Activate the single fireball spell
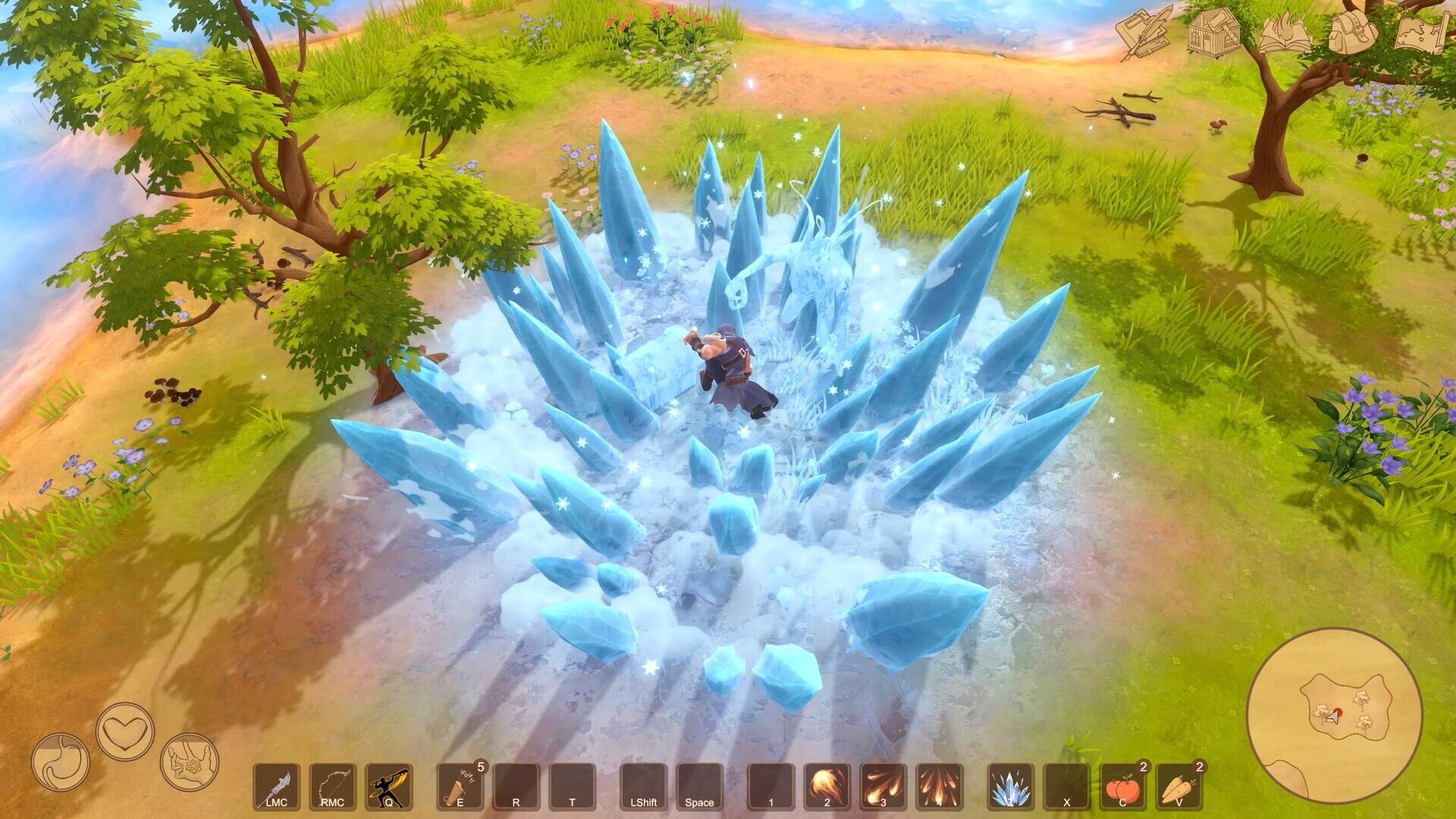 827,786
